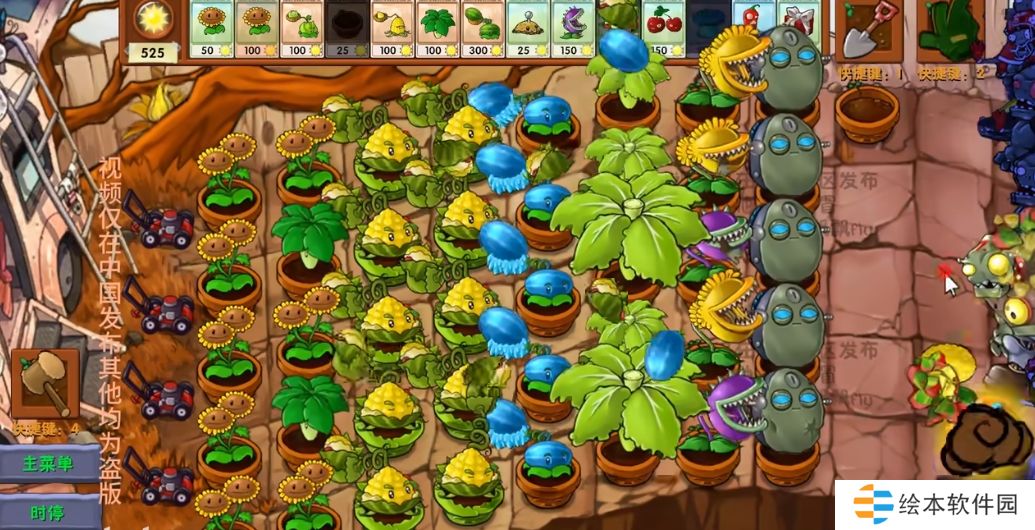Pick the Melon-pult seed packet costing 300

[481, 29]
